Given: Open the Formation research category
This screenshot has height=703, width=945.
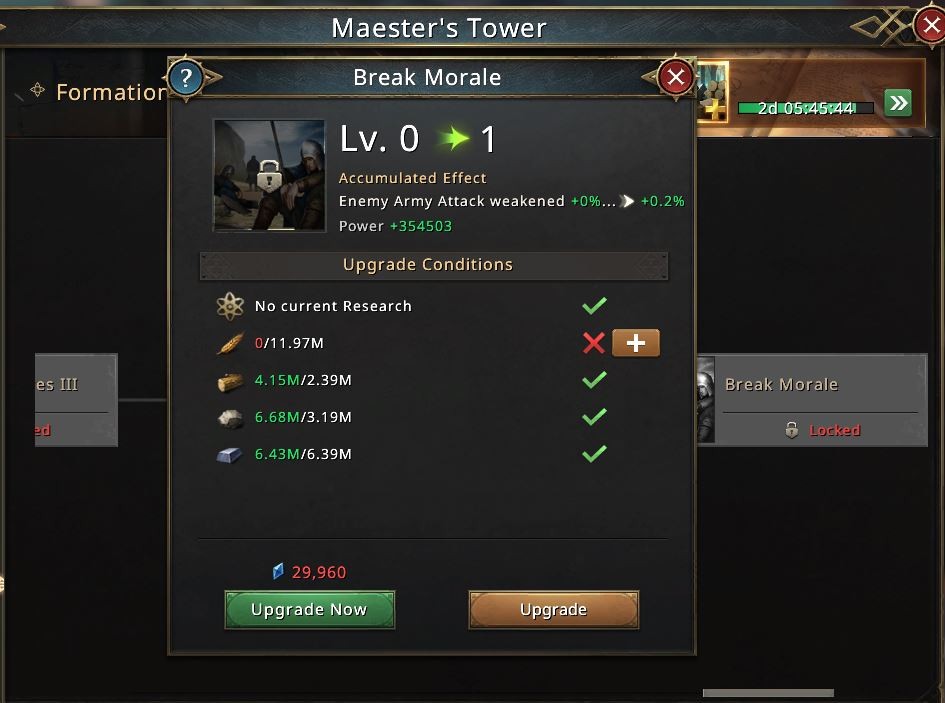Looking at the screenshot, I should point(100,92).
